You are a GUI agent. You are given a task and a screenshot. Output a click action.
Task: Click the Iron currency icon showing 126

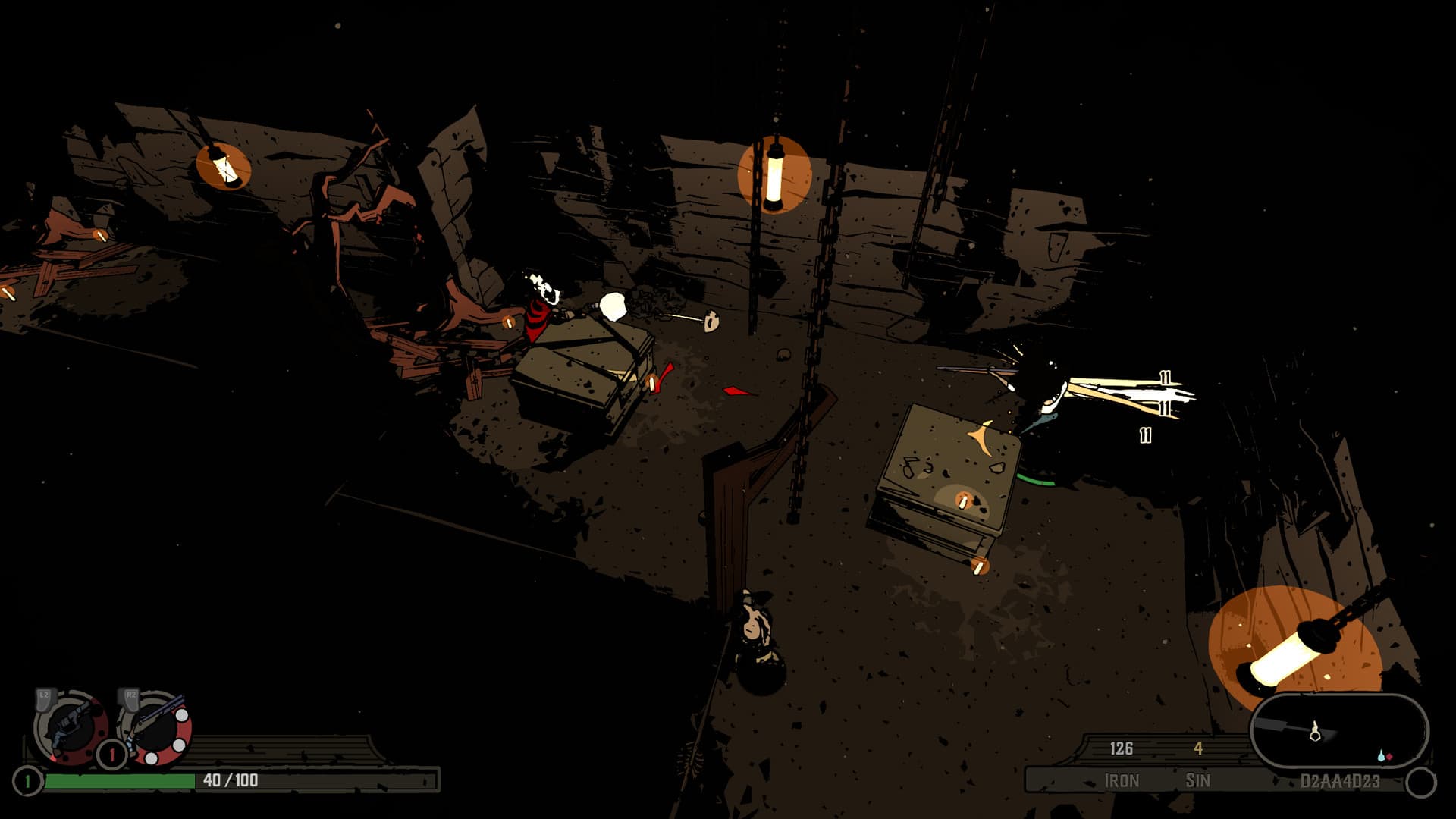1121,749
